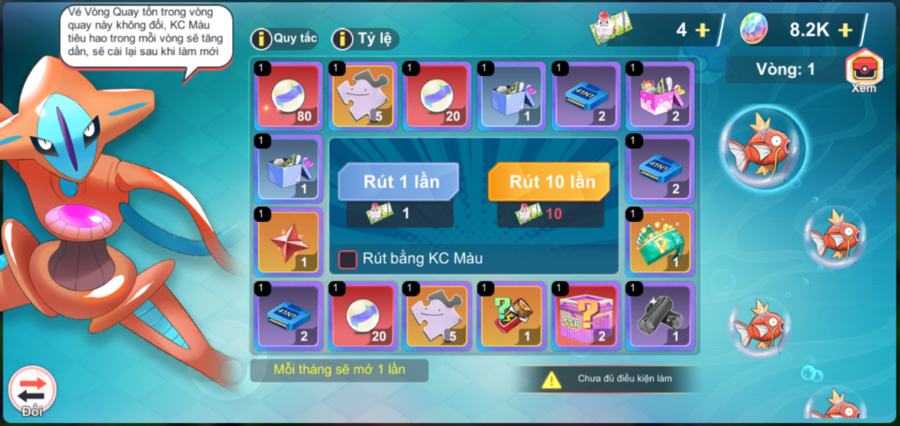Screen dimensions: 900x426
Task: Open the Xem preview icon
Action: pos(862,70)
